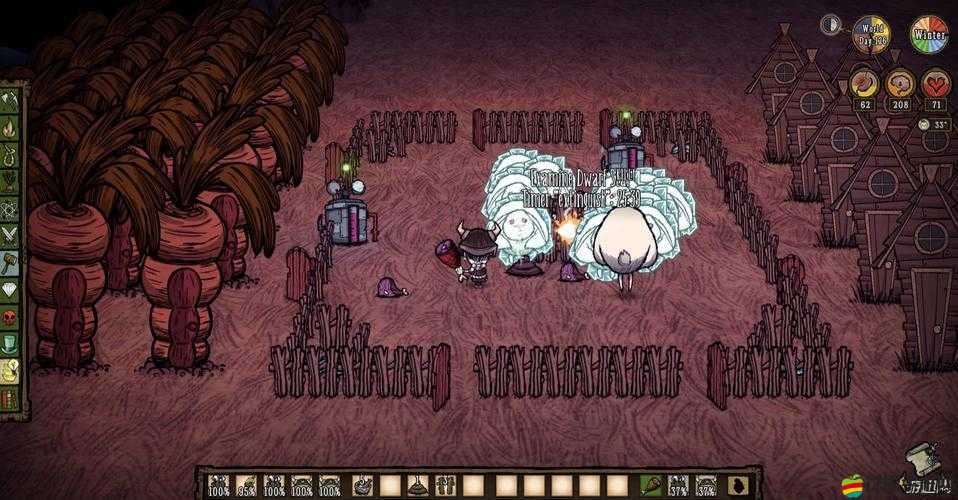Image resolution: width=958 pixels, height=500 pixels.
Task: Open the Refine tab with diamond icon
Action: 11,289
